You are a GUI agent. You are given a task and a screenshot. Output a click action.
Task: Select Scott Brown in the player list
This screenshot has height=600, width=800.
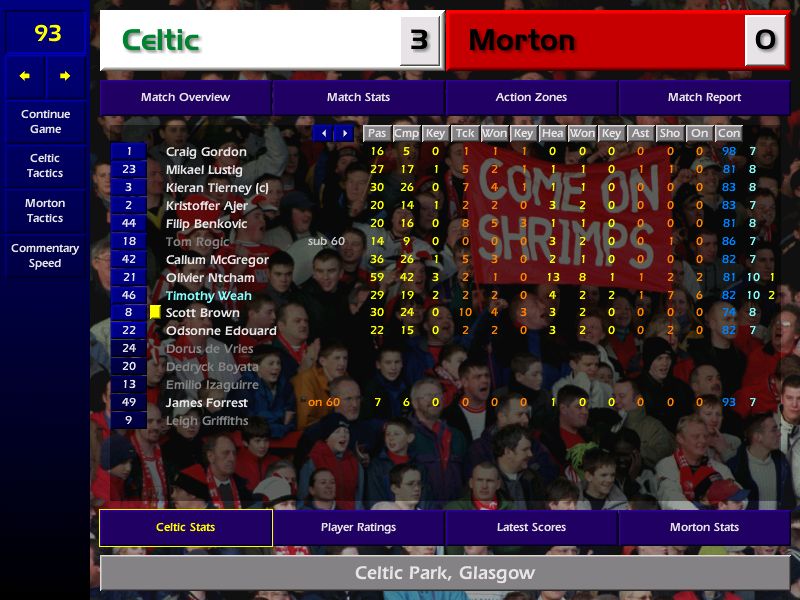tap(202, 313)
